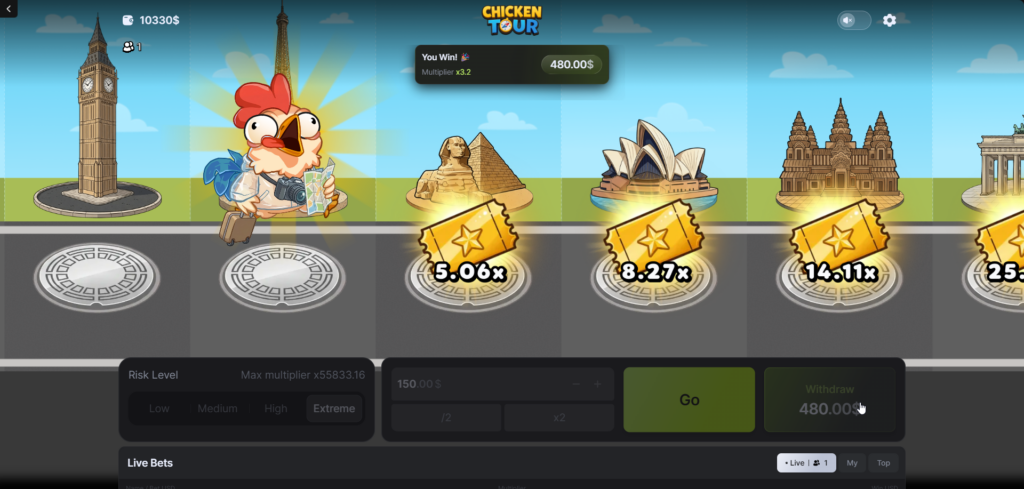1024x489 pixels.
Task: Go back using the top-left arrow
Action: 8,8
